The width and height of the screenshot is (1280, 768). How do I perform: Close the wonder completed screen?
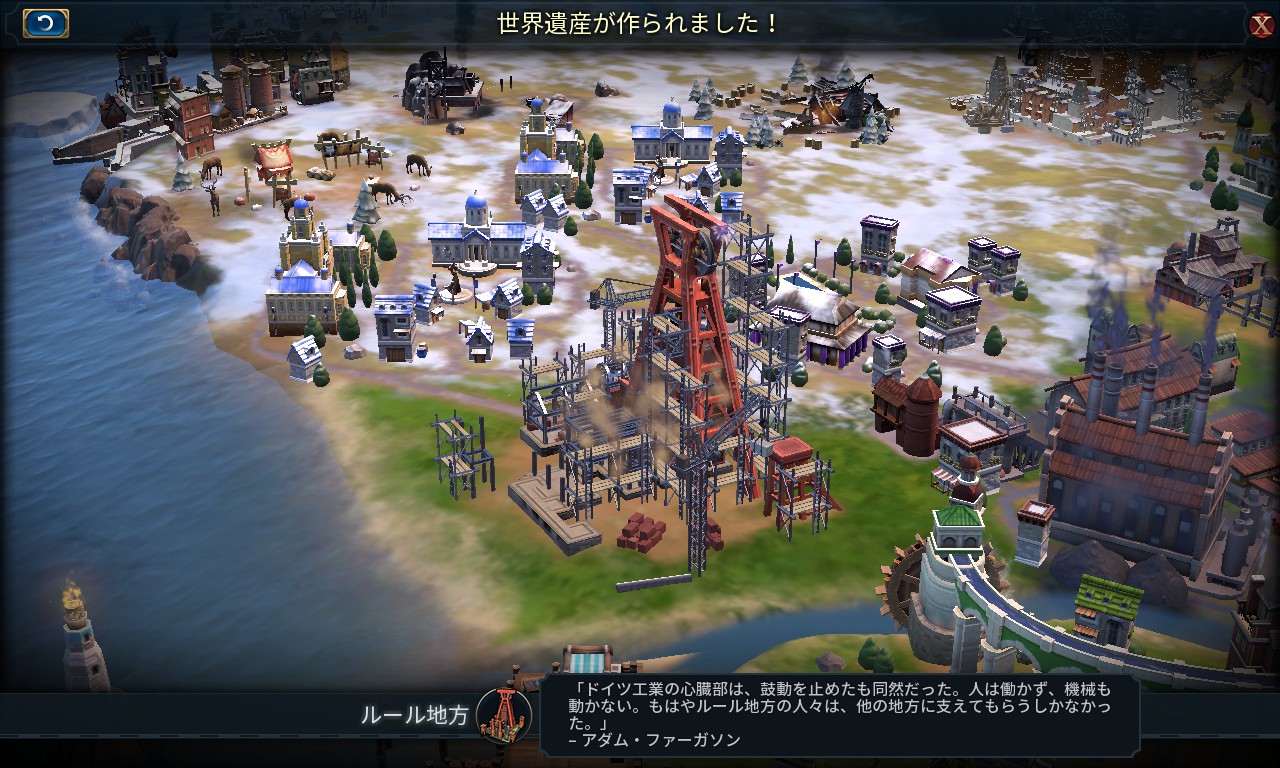click(1260, 25)
